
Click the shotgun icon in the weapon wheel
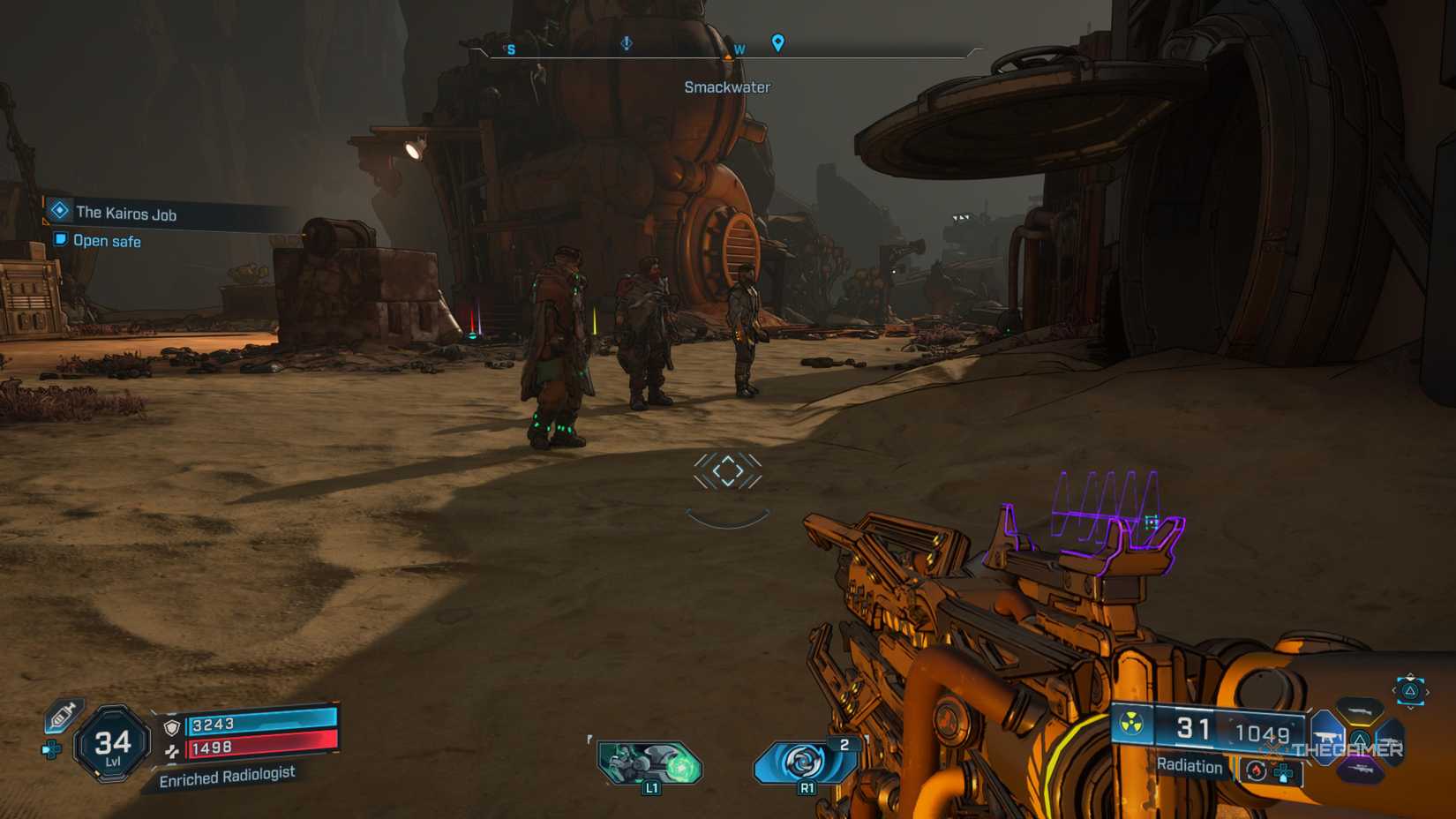click(x=1359, y=710)
